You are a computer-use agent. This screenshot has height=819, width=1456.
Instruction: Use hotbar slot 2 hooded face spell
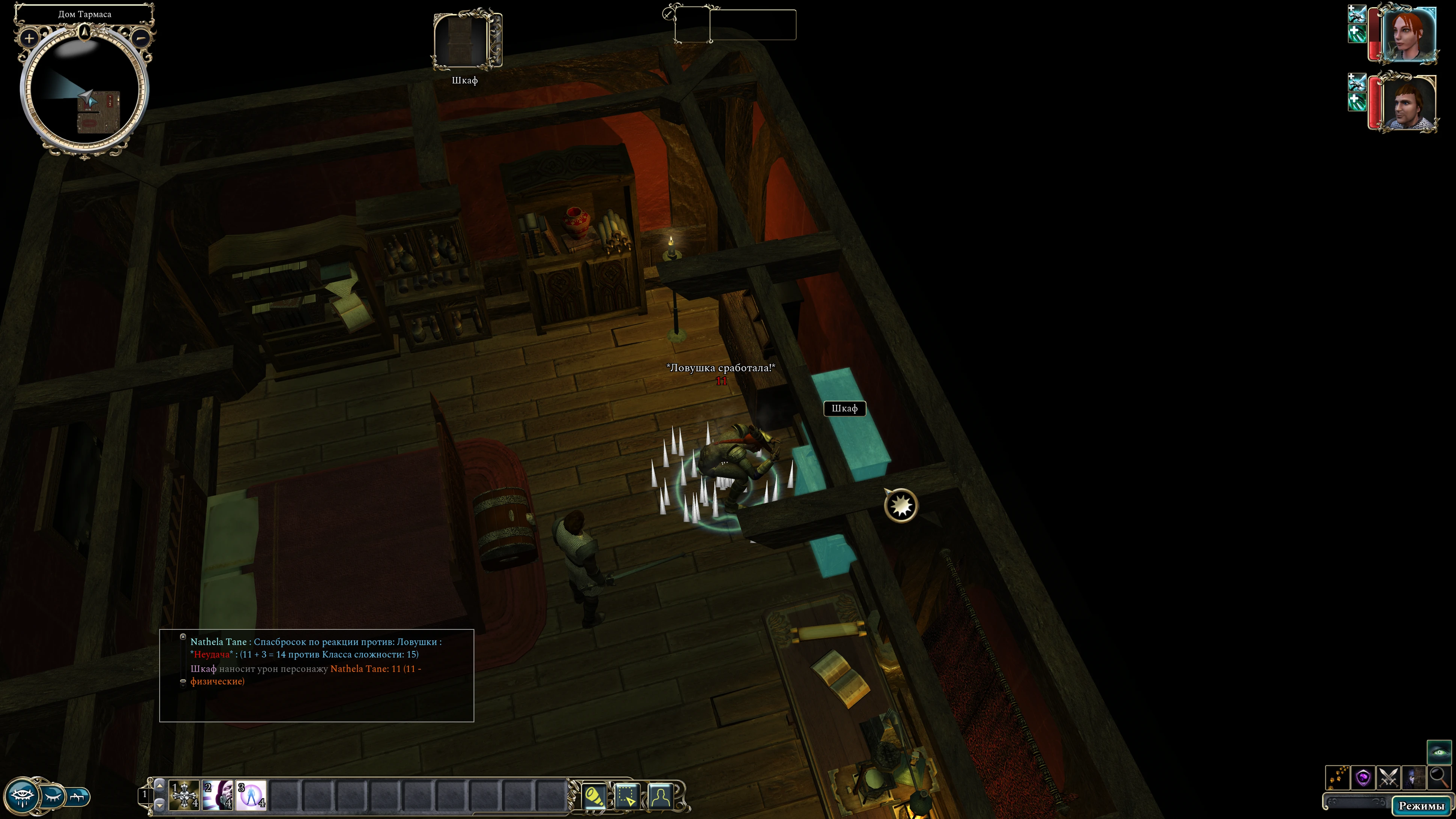218,795
